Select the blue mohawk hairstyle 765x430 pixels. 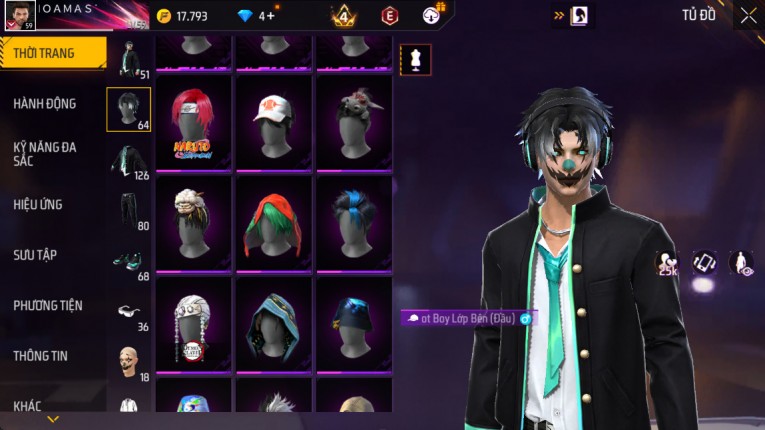355,222
